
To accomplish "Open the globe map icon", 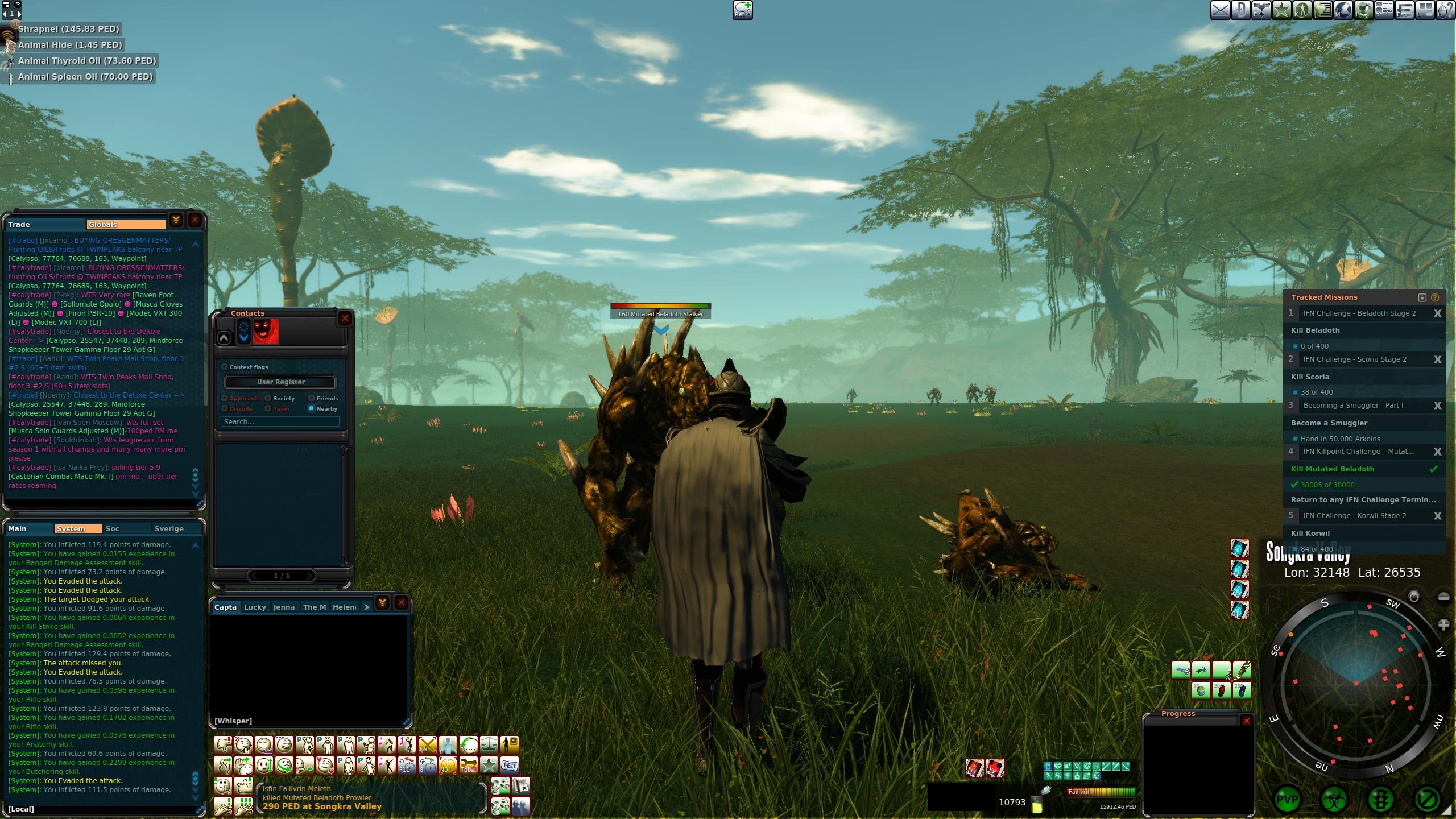I will click(x=1343, y=10).
